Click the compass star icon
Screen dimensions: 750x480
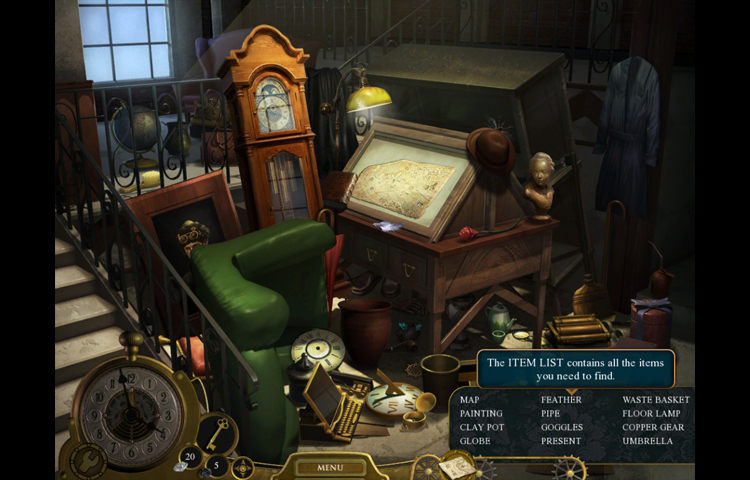pyautogui.click(x=243, y=467)
